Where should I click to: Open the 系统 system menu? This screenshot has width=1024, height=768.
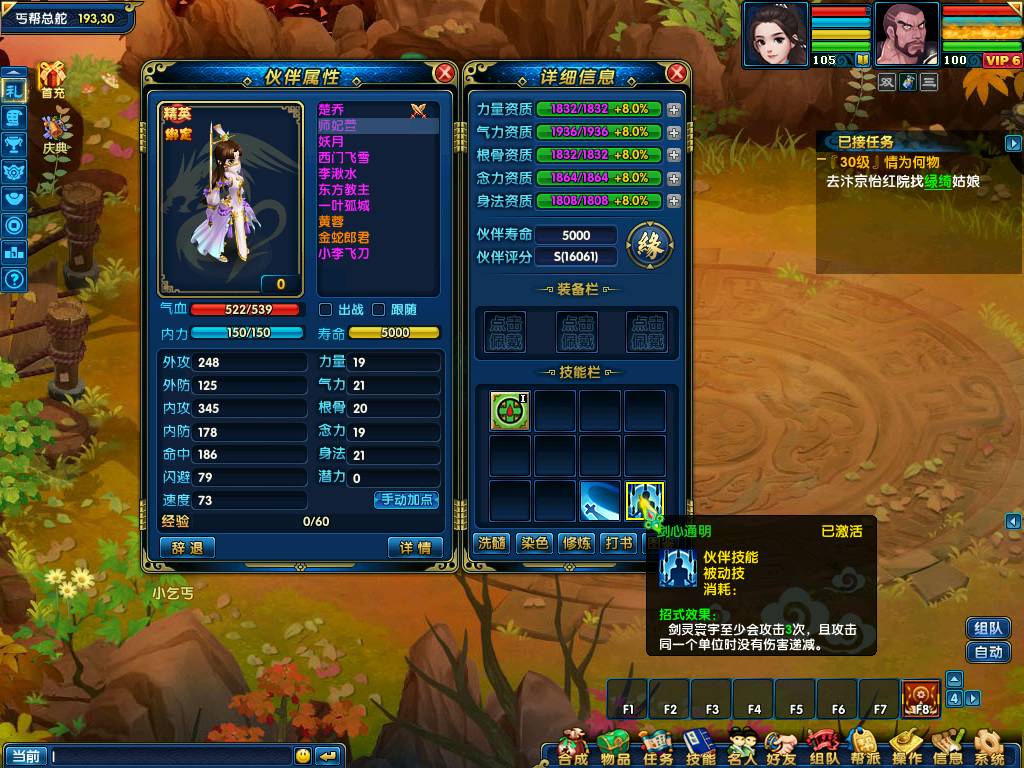click(x=989, y=747)
